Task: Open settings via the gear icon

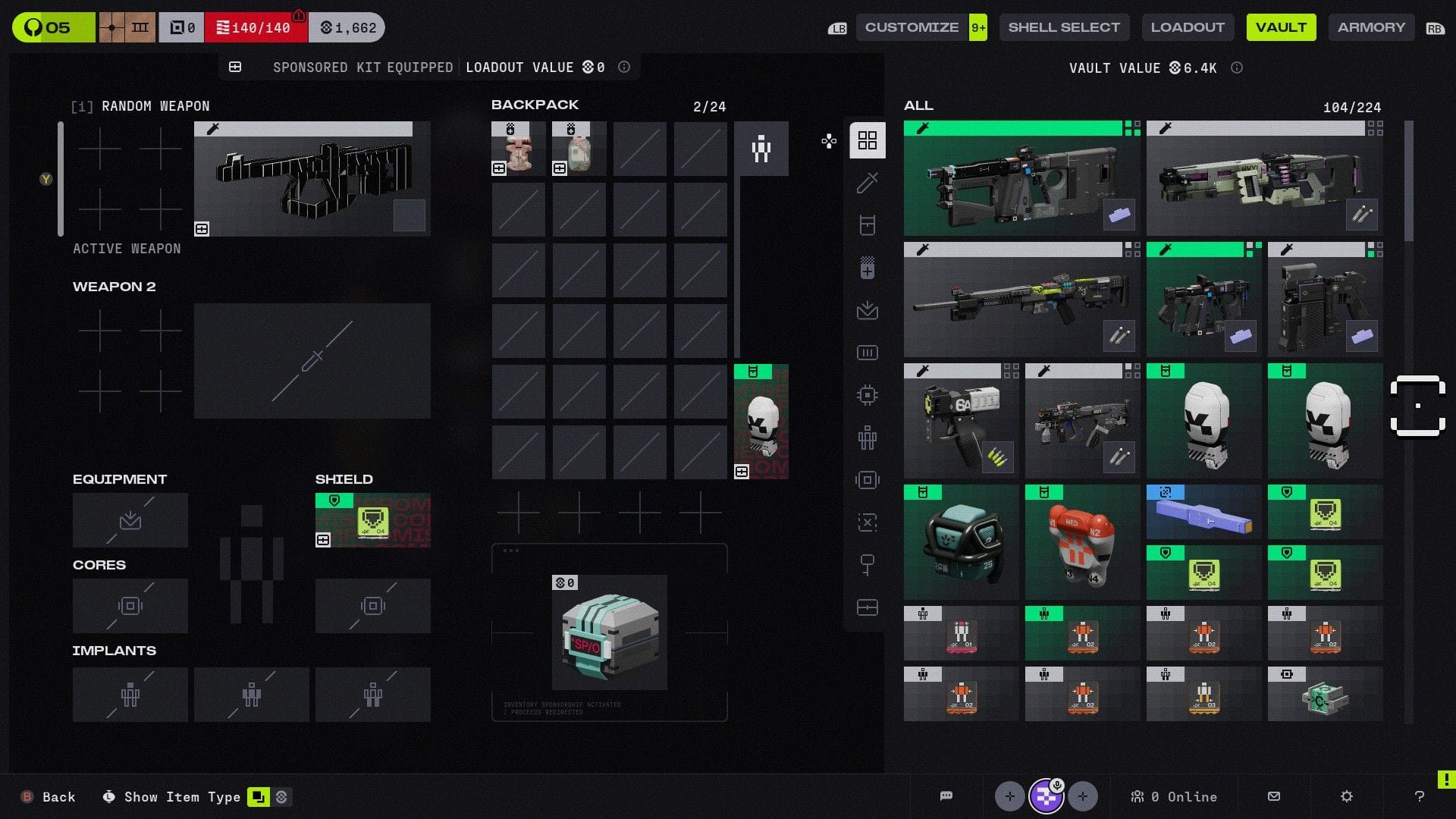Action: (1346, 796)
